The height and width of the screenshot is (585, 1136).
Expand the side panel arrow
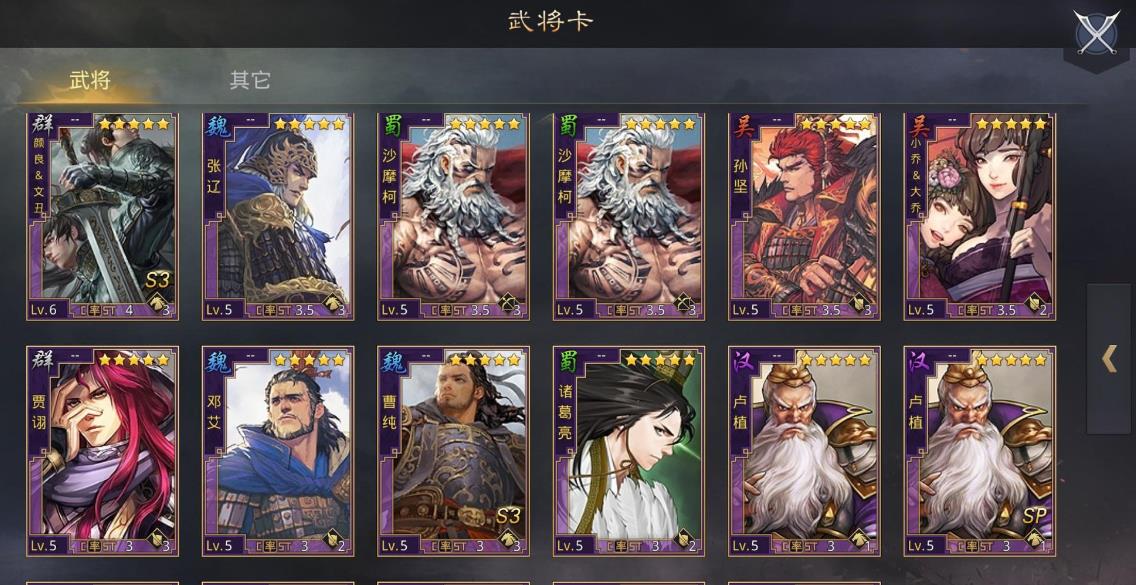click(1109, 359)
